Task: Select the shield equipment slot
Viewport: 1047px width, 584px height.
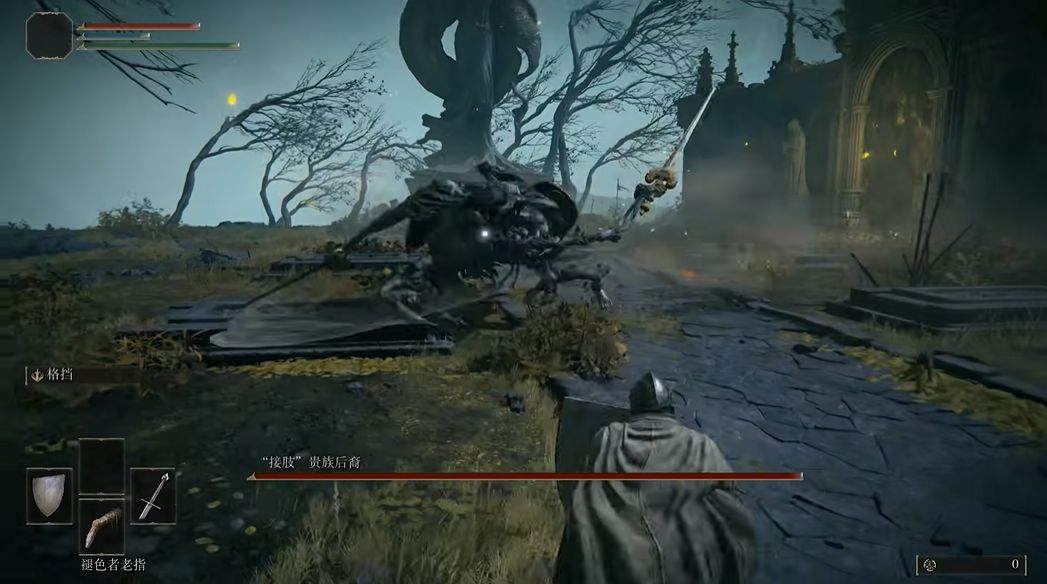Action: click(x=49, y=496)
